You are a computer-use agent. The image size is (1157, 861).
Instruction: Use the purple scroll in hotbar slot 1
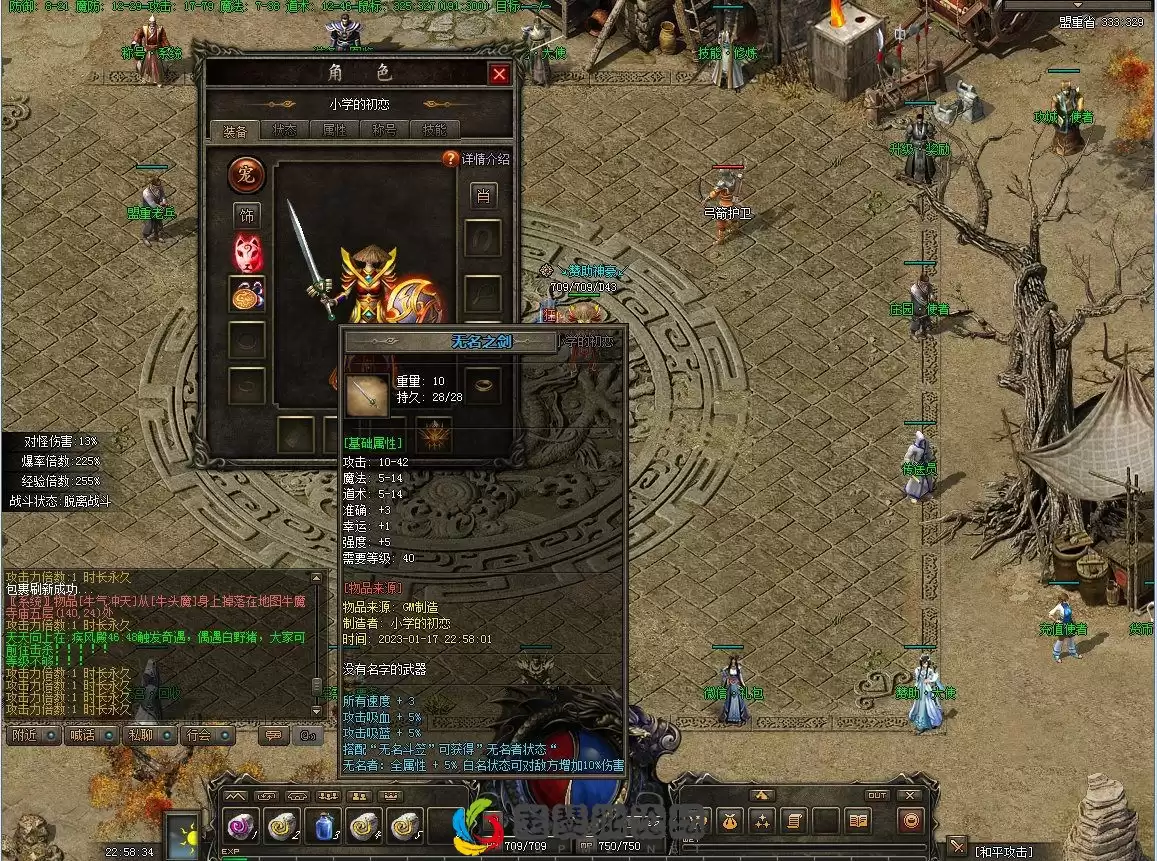coord(240,824)
